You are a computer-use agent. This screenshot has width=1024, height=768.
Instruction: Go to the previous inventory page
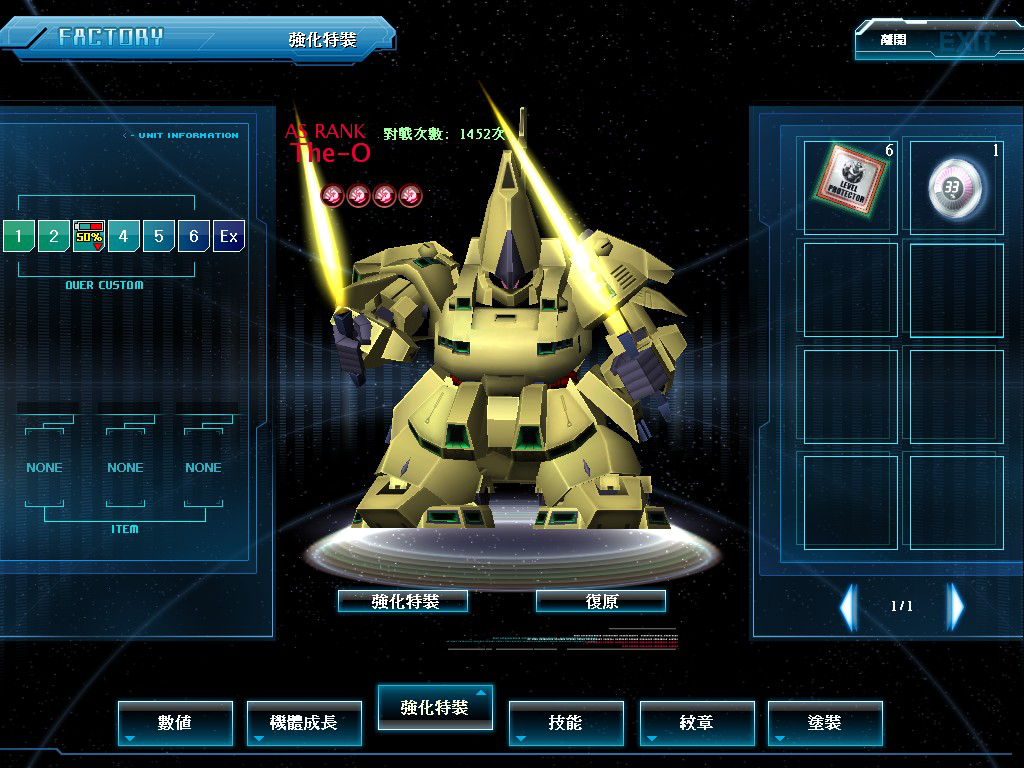pyautogui.click(x=848, y=606)
